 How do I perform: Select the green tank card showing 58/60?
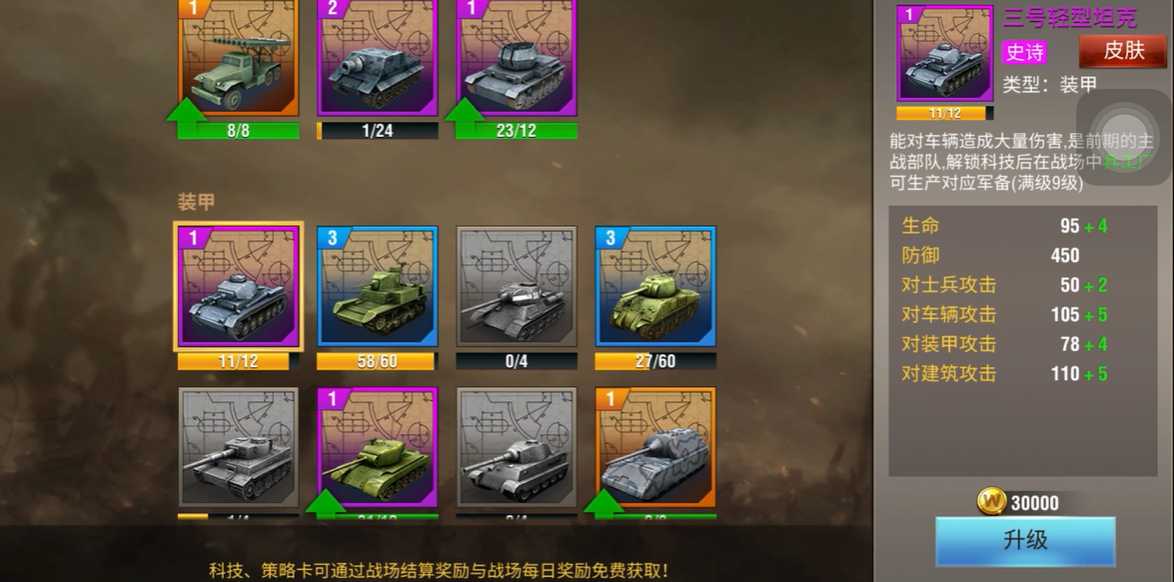[x=377, y=287]
